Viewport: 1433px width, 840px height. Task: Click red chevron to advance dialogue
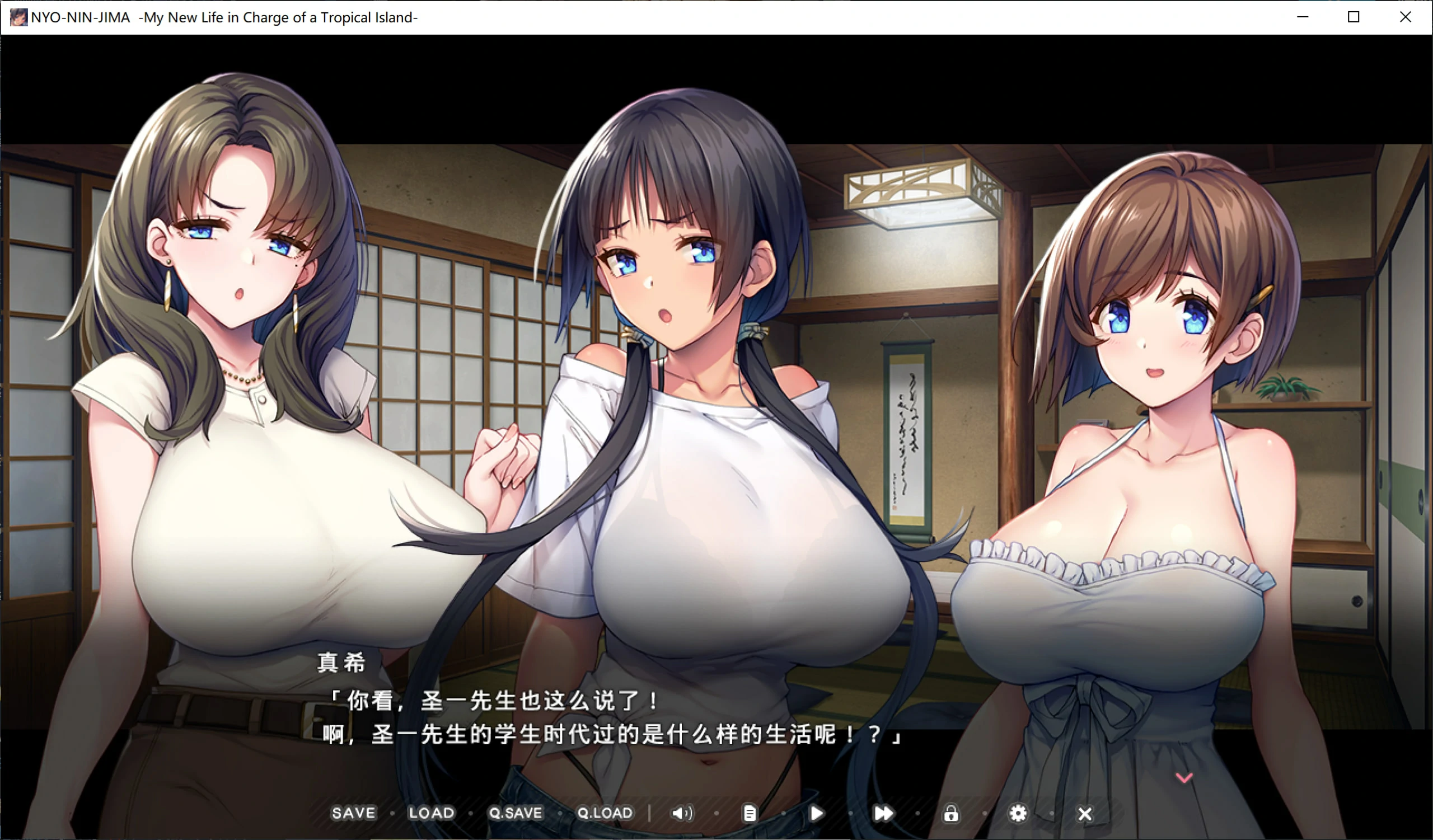[x=1186, y=778]
